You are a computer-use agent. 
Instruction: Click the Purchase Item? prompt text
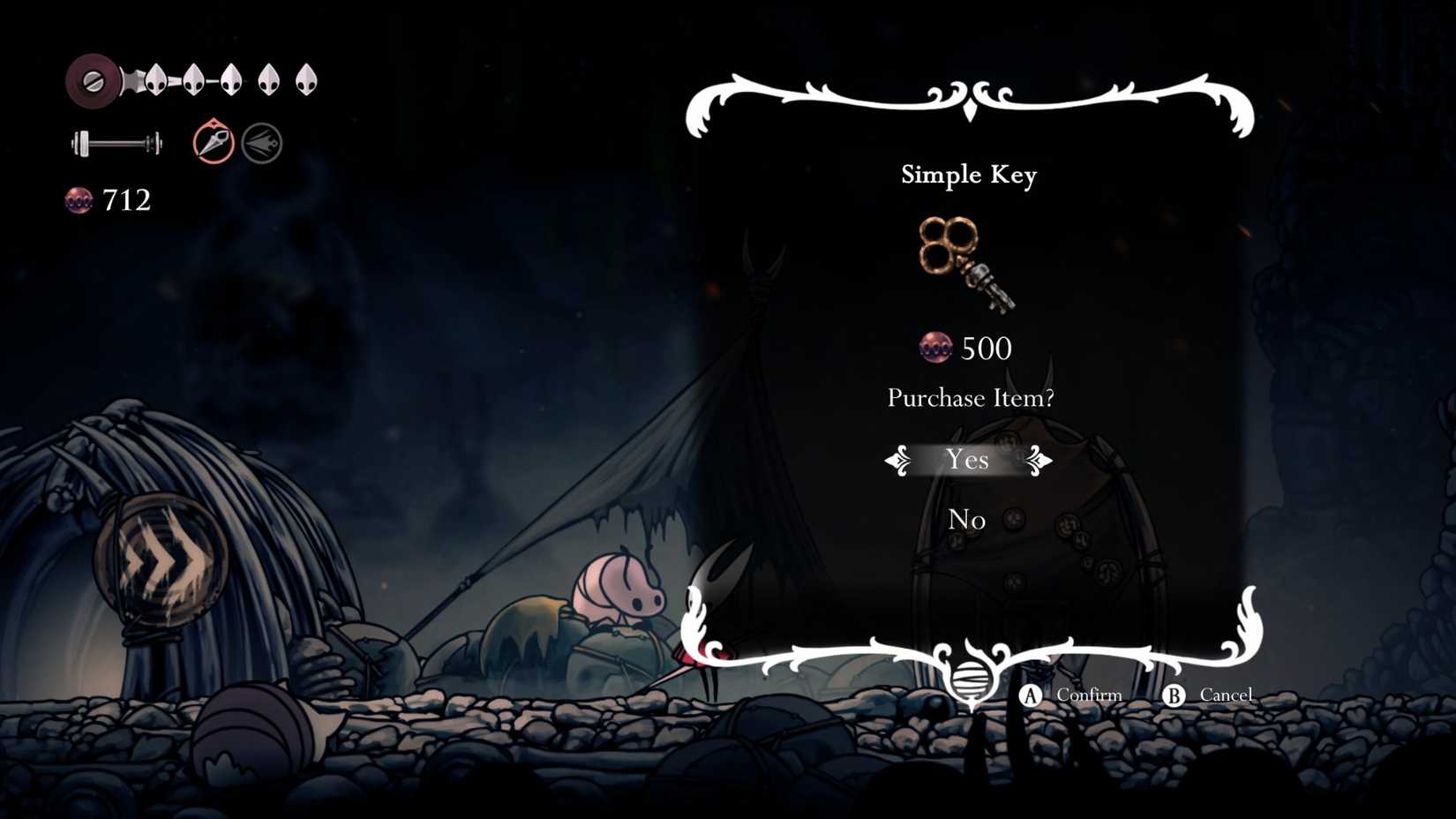click(x=970, y=398)
